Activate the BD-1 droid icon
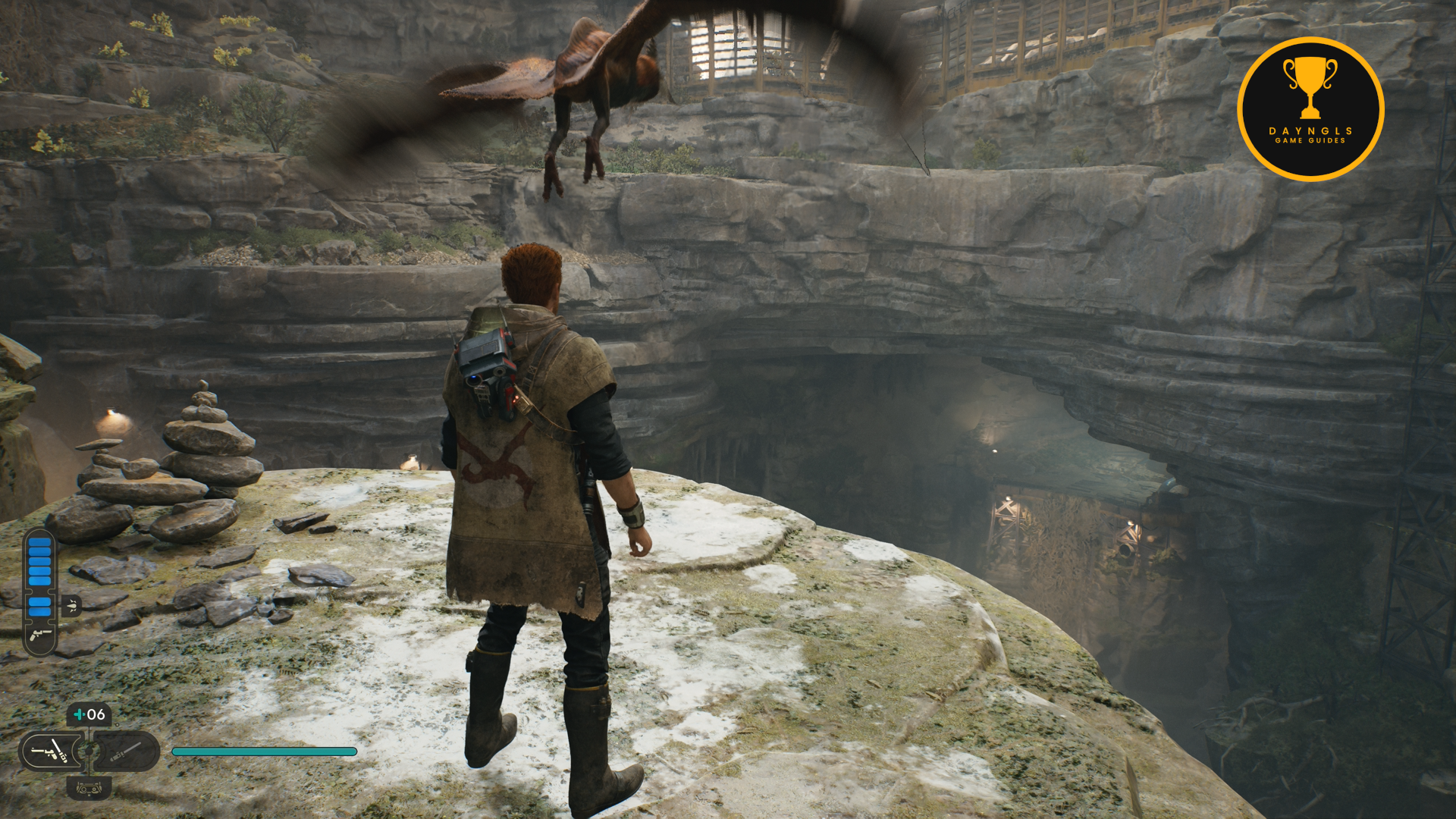The height and width of the screenshot is (819, 1456). (x=89, y=789)
